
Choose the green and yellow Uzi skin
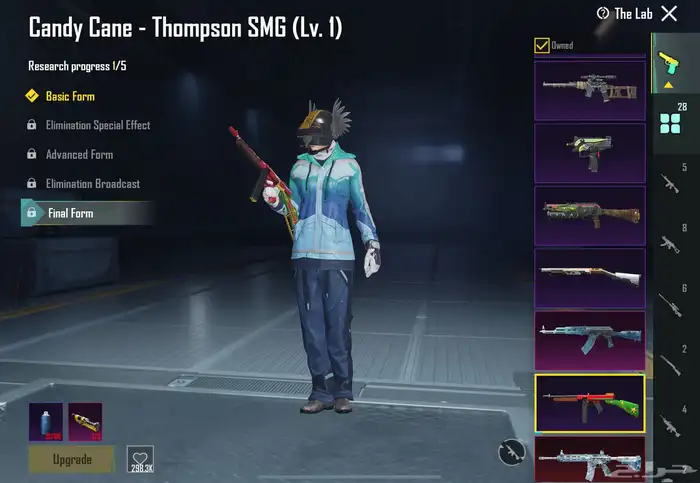pos(589,151)
